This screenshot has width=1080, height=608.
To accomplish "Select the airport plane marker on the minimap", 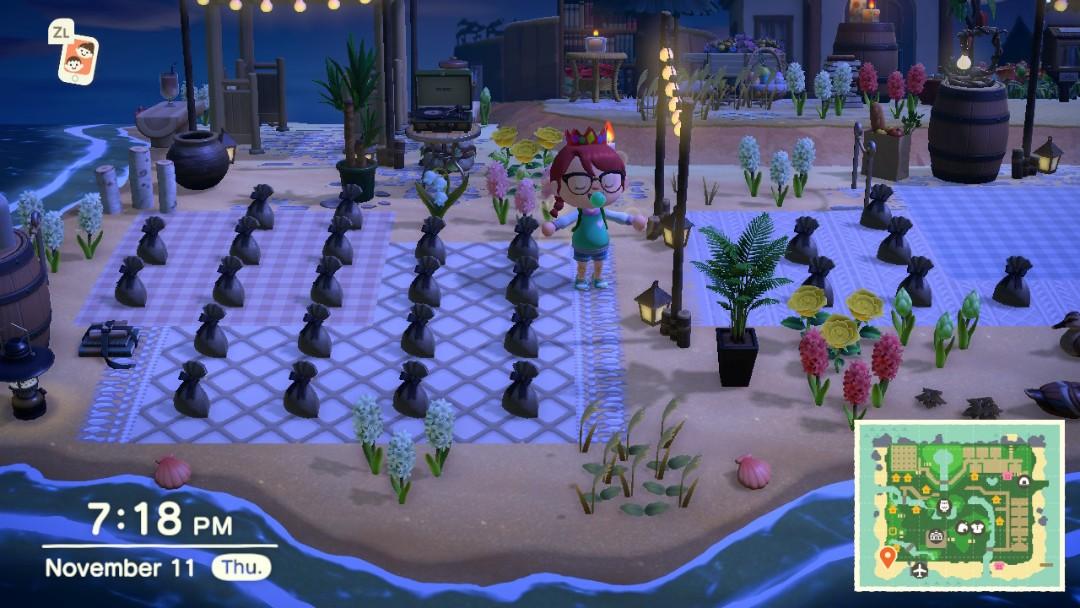I will [x=919, y=571].
